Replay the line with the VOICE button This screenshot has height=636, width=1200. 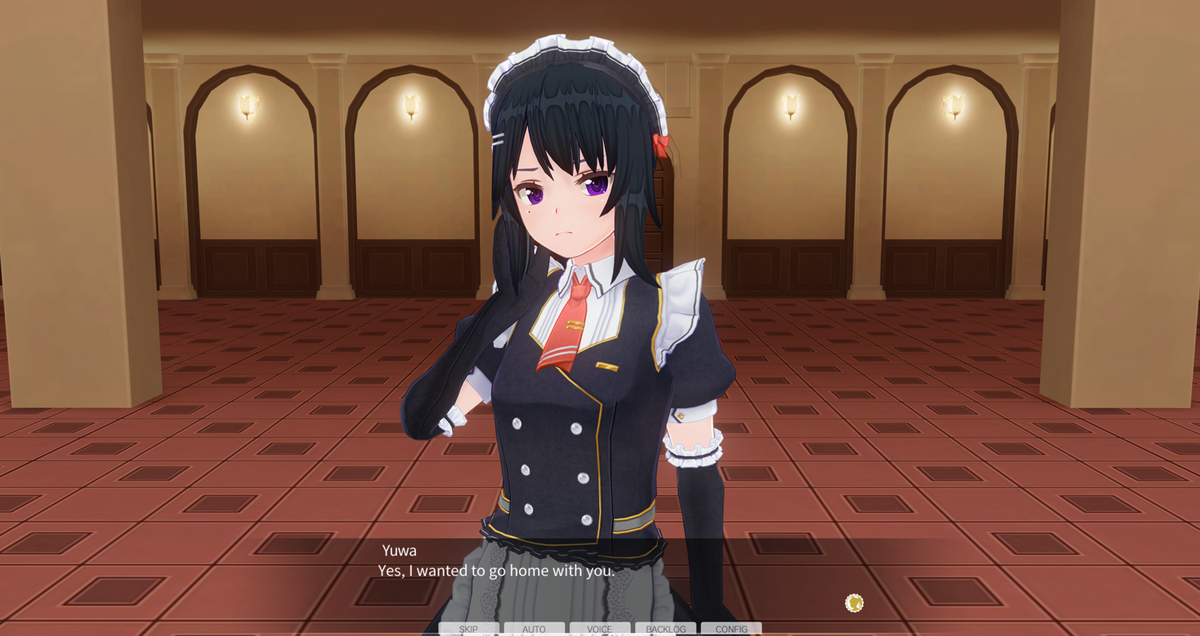(x=600, y=629)
